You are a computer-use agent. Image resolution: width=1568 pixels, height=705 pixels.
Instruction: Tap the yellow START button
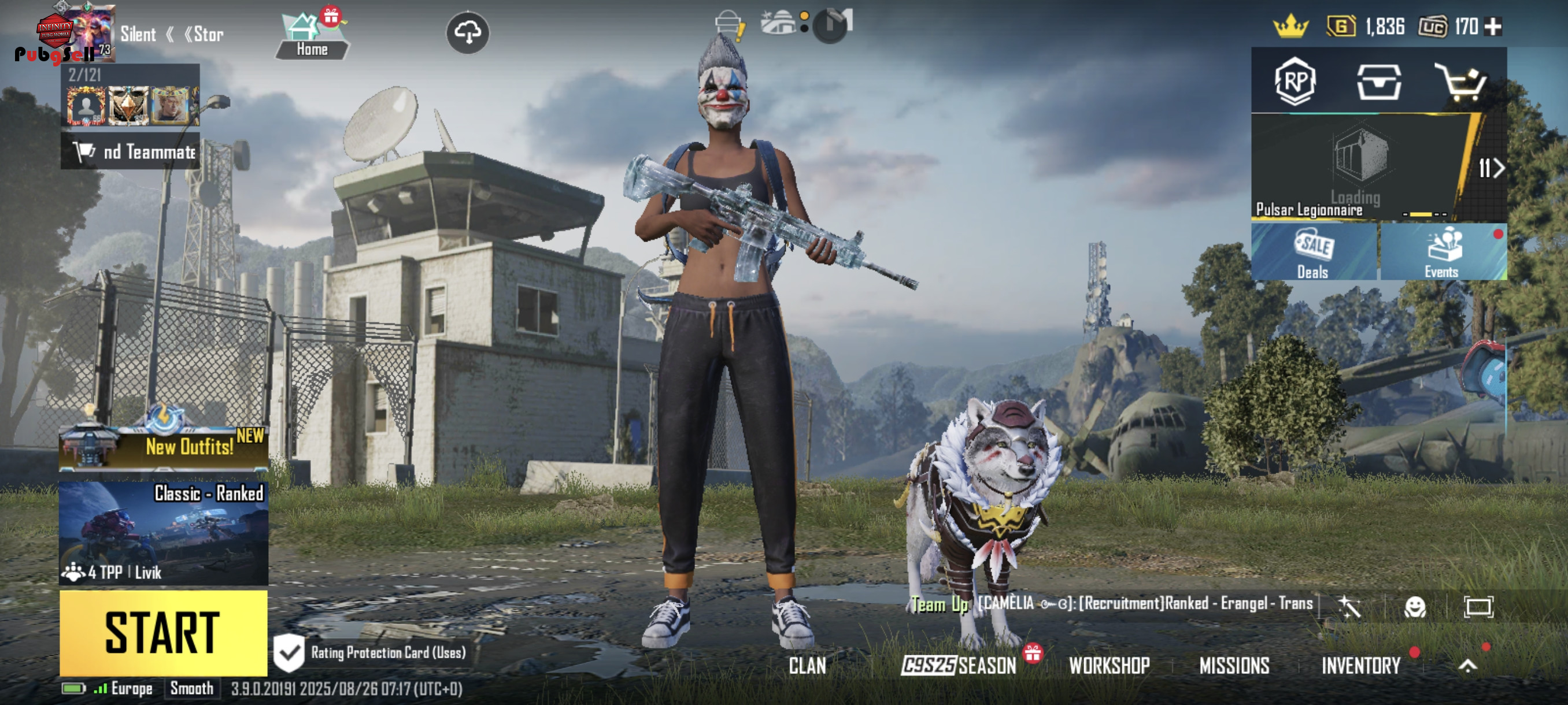coord(163,633)
